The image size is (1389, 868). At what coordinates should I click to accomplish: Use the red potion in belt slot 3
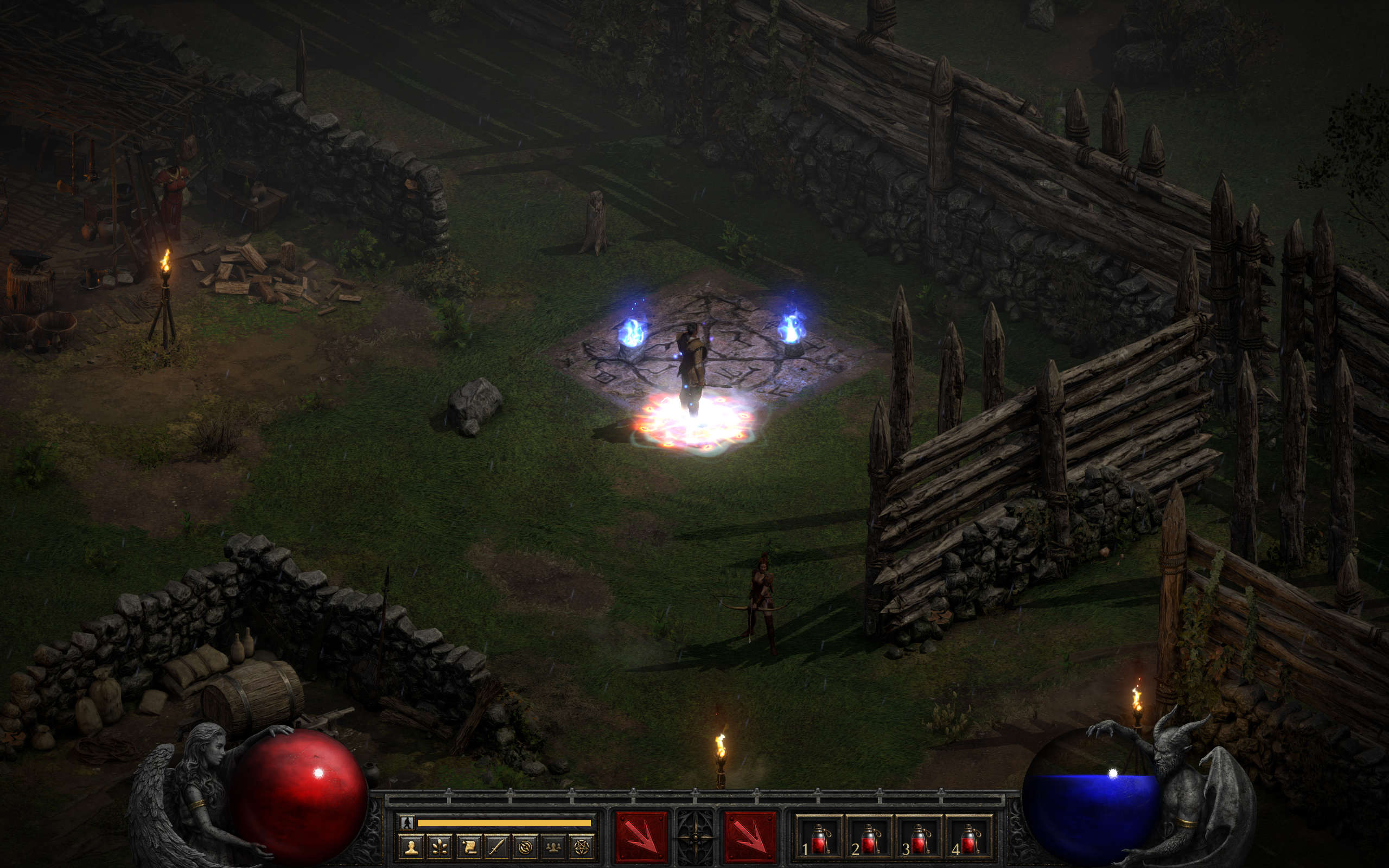(x=919, y=839)
